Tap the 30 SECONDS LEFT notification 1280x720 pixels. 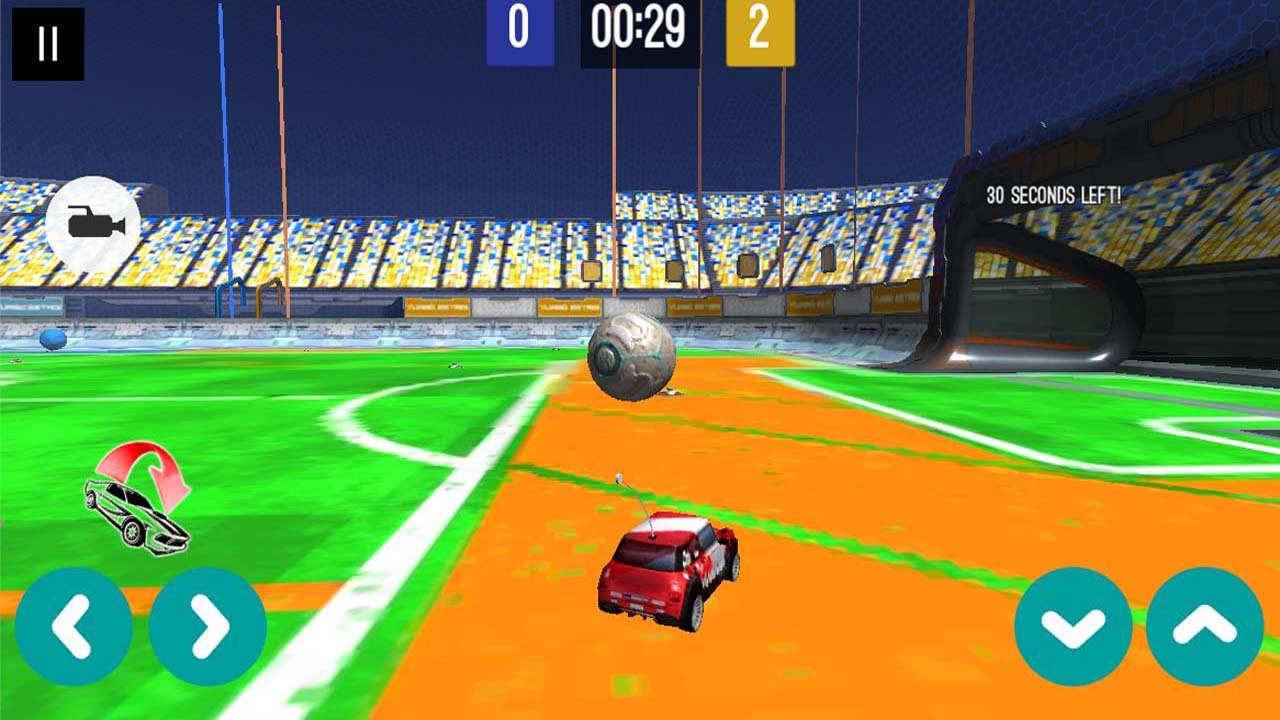[1056, 193]
